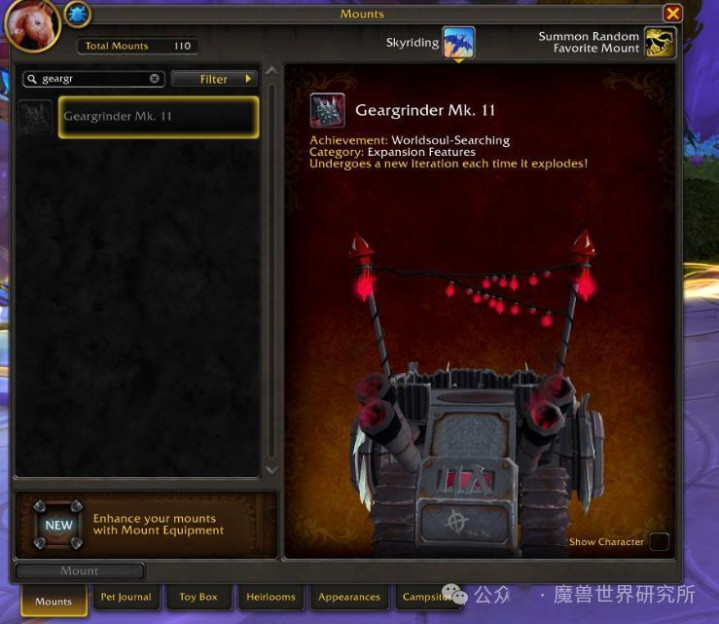719x624 pixels.
Task: Go to the Appearances tab
Action: click(349, 597)
